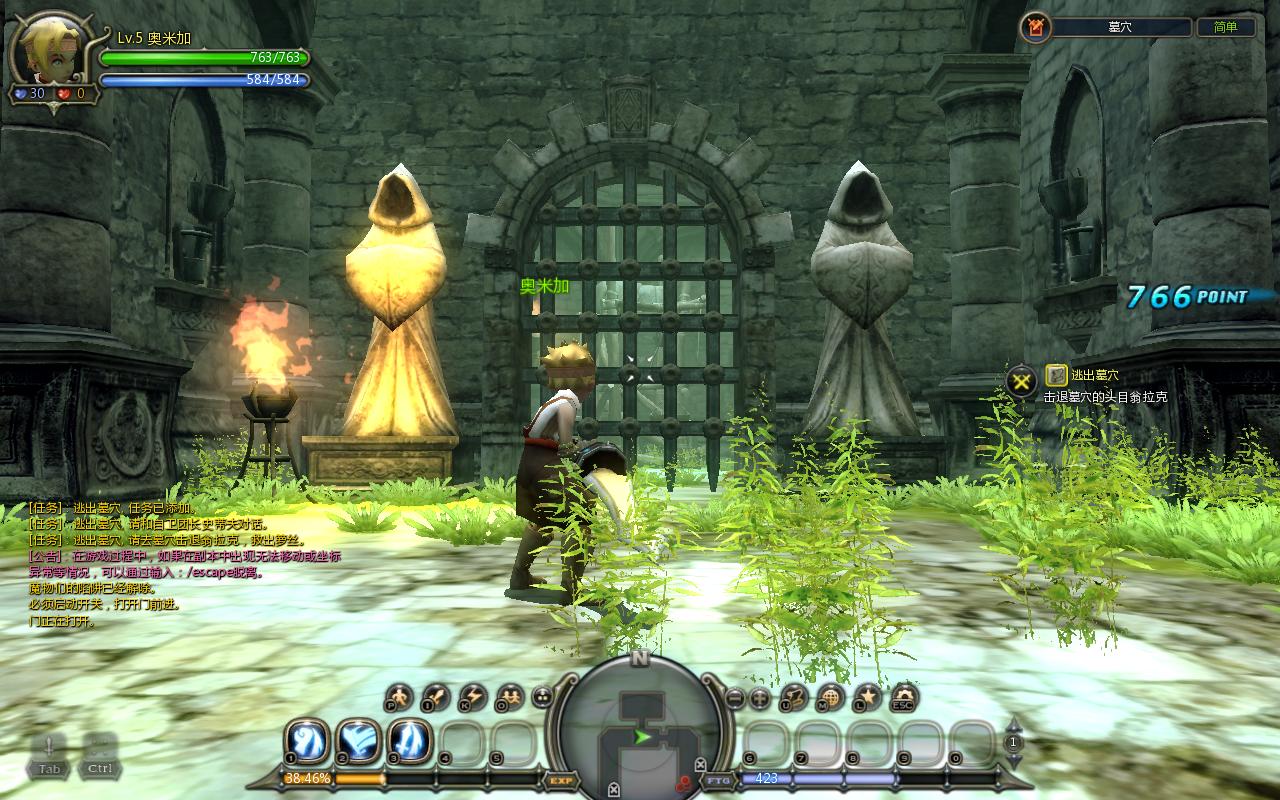Trigger the skill in hotbar slot 3
This screenshot has width=1280, height=800.
[x=409, y=741]
